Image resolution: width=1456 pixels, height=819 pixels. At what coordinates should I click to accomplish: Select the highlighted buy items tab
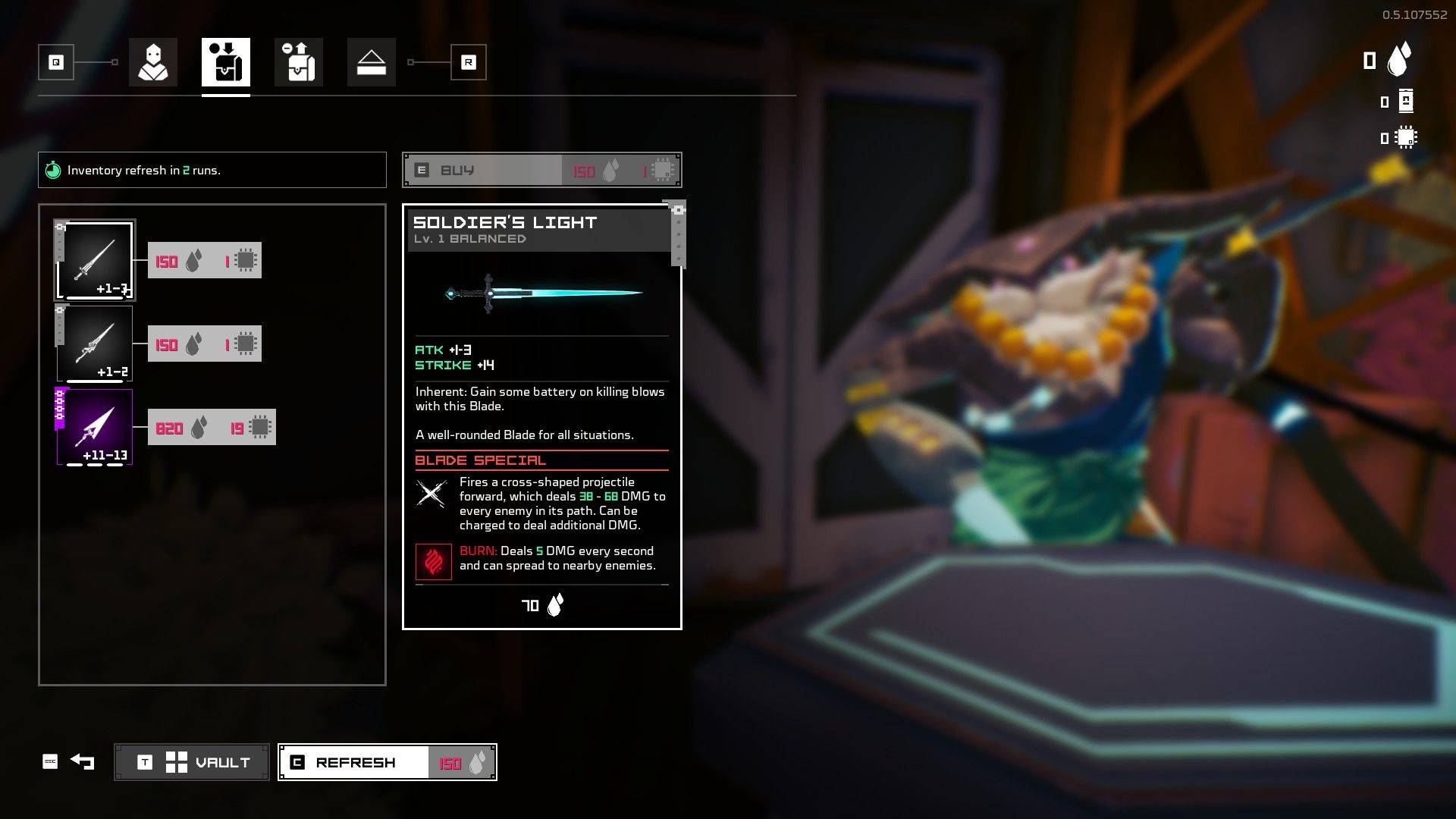point(226,62)
